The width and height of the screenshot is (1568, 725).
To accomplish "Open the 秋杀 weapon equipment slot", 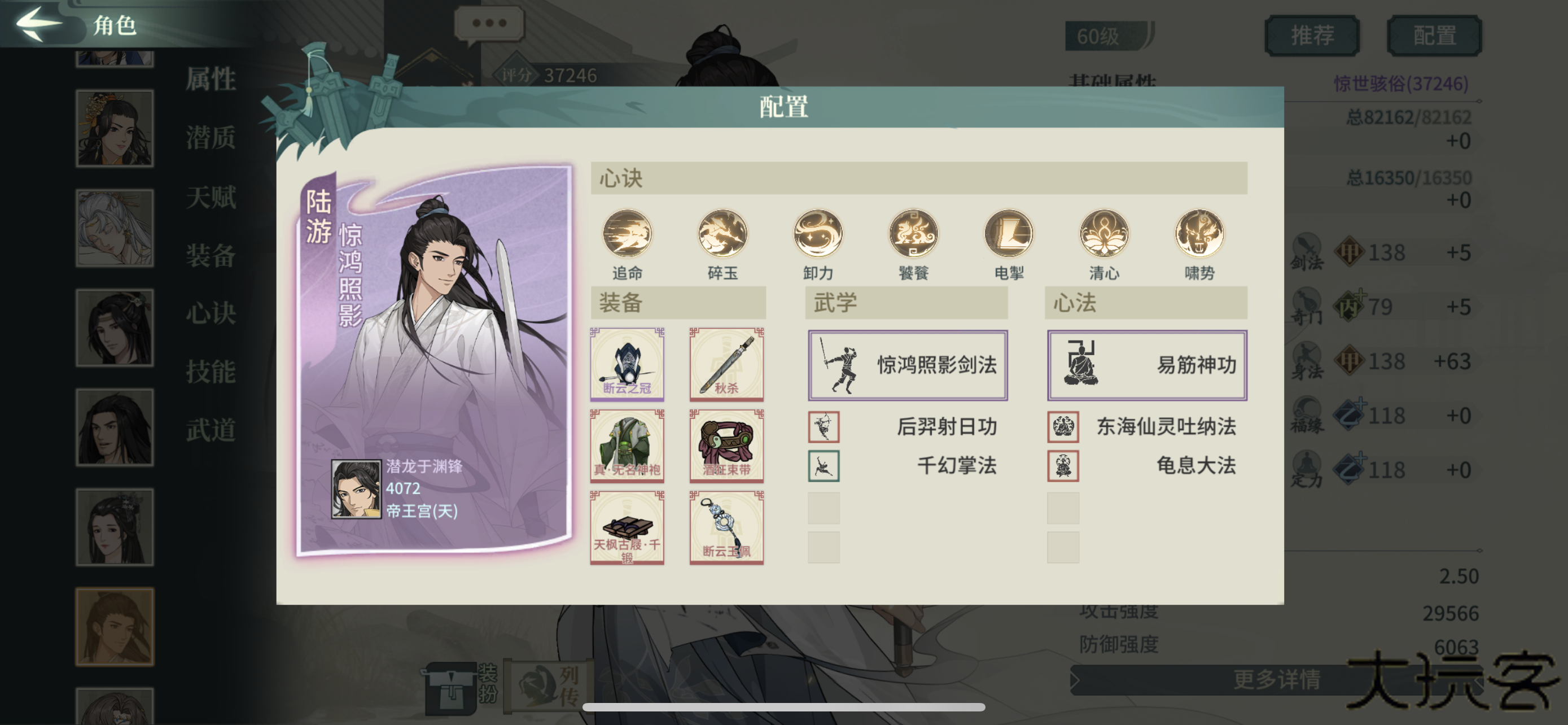I will click(726, 365).
